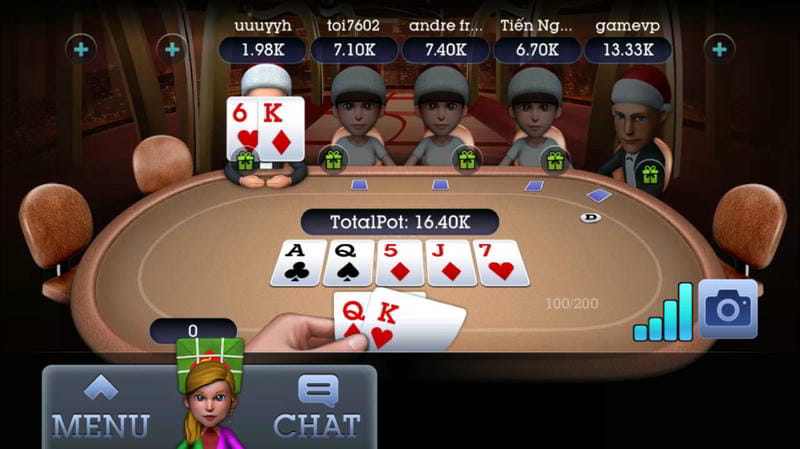Send a gift to player uuuyyh

[x=243, y=158]
